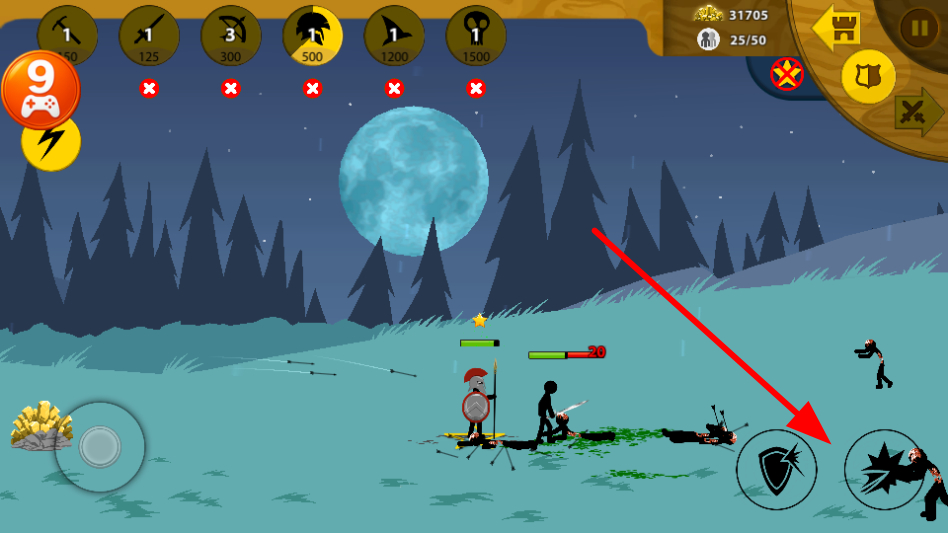Train an archer with the bow button

231,36
